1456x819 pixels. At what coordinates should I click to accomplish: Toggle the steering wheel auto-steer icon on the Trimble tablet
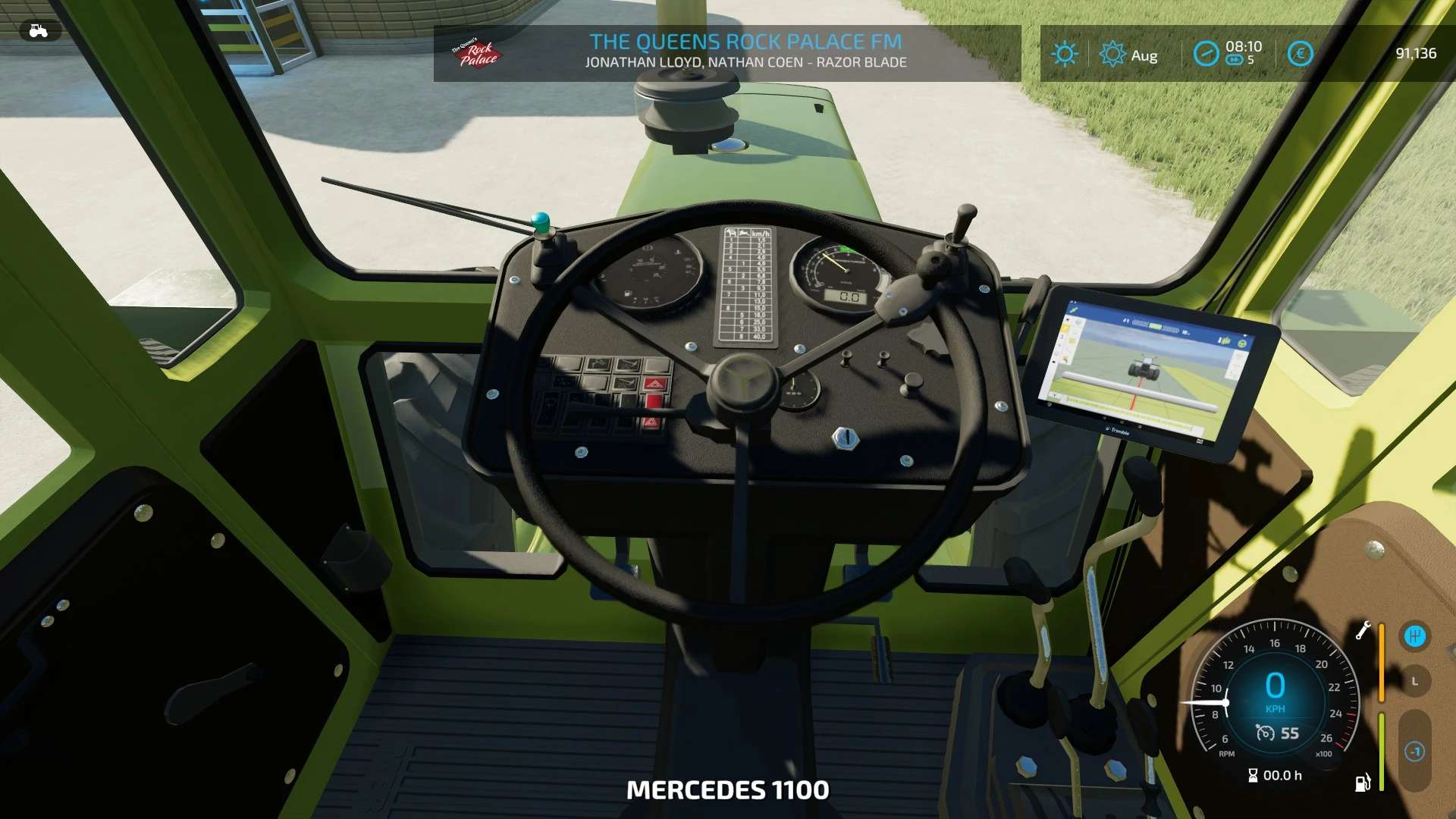coord(1242,344)
